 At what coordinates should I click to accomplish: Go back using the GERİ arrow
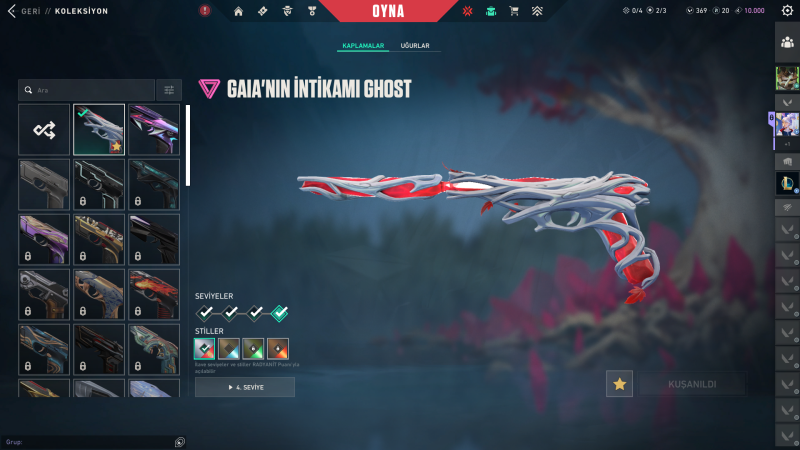click(10, 10)
